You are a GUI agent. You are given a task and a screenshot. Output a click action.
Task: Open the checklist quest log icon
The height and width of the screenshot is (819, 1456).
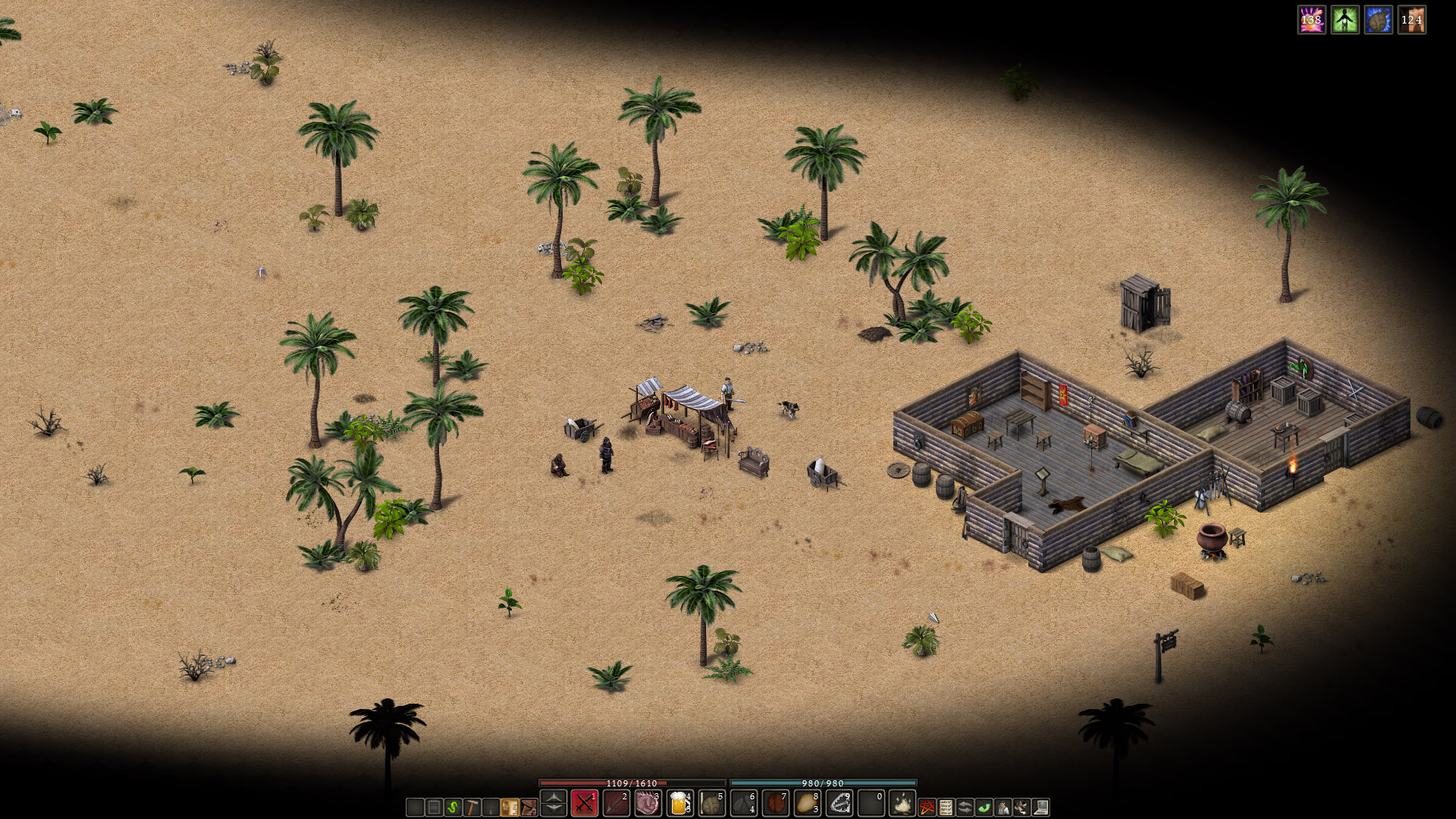click(946, 808)
